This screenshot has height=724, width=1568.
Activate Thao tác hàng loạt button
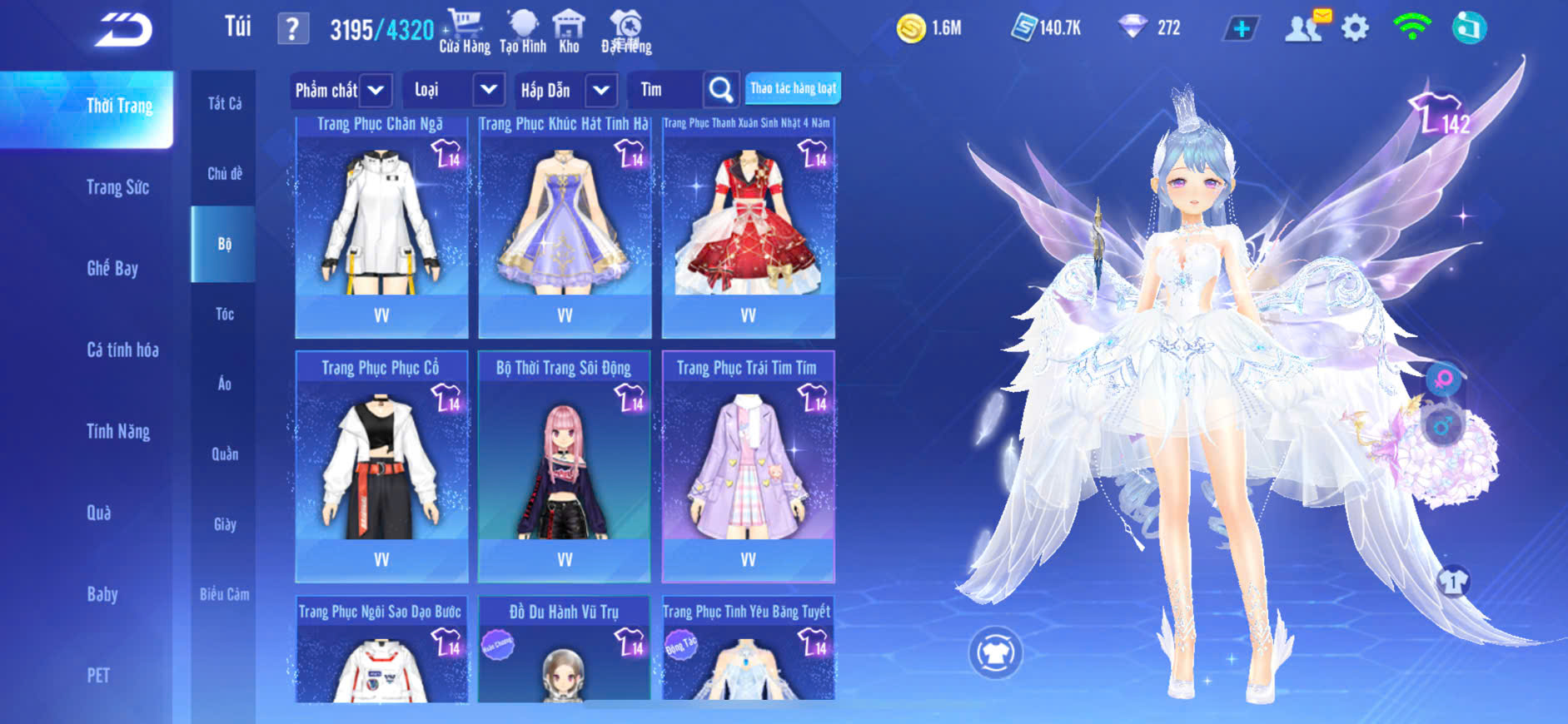[792, 88]
